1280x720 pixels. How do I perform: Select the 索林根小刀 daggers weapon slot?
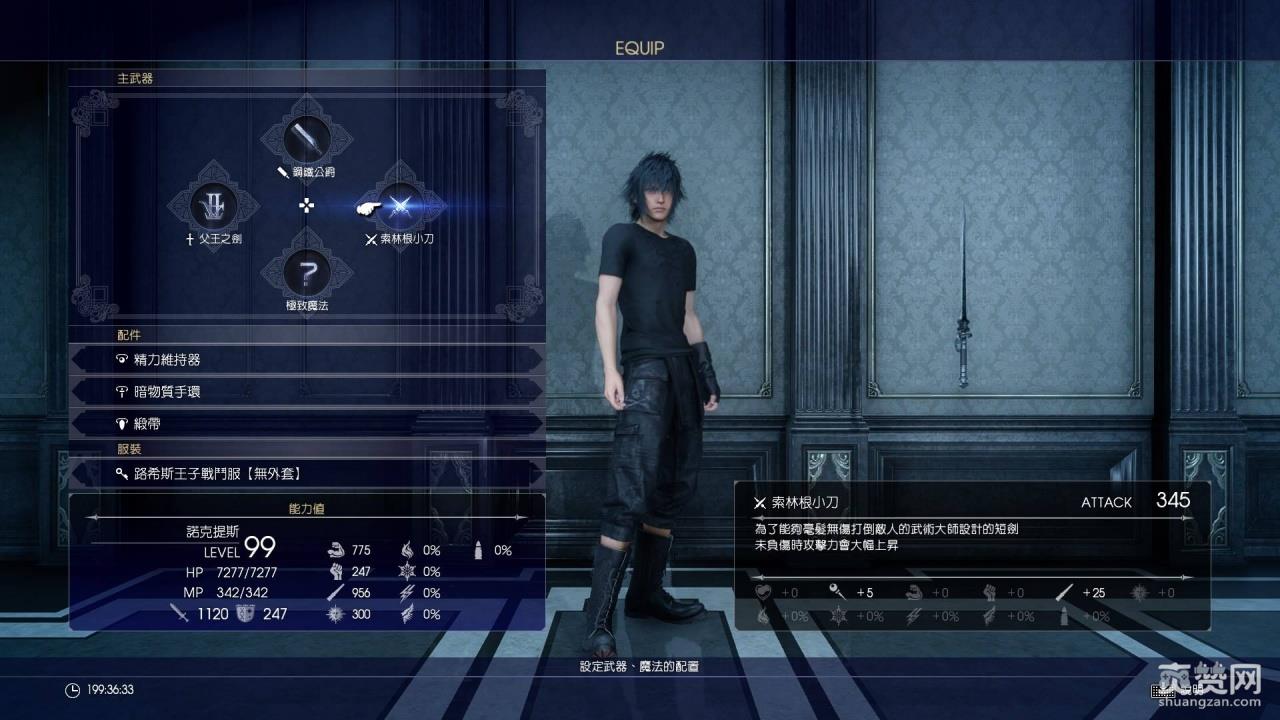point(400,206)
